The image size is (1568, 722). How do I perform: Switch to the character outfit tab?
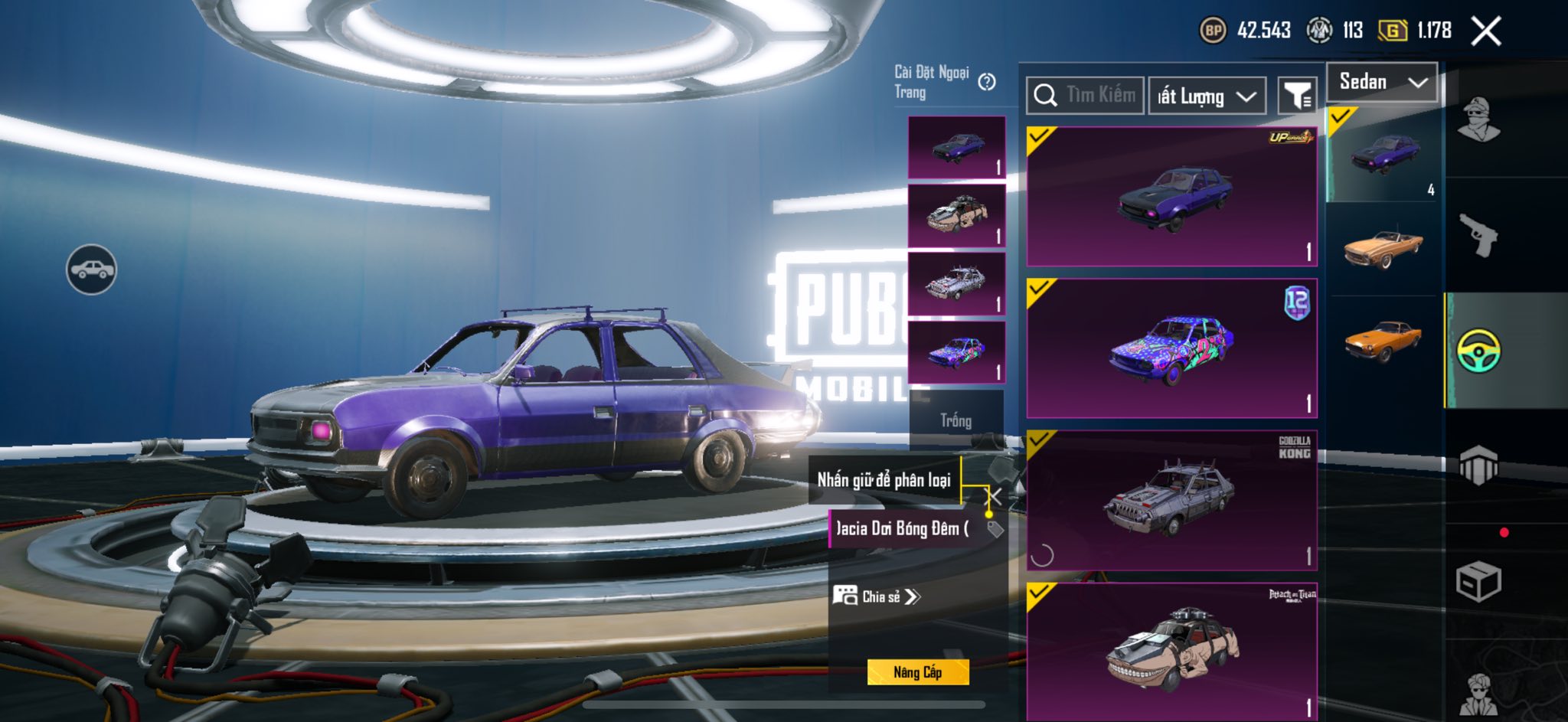(x=1478, y=120)
